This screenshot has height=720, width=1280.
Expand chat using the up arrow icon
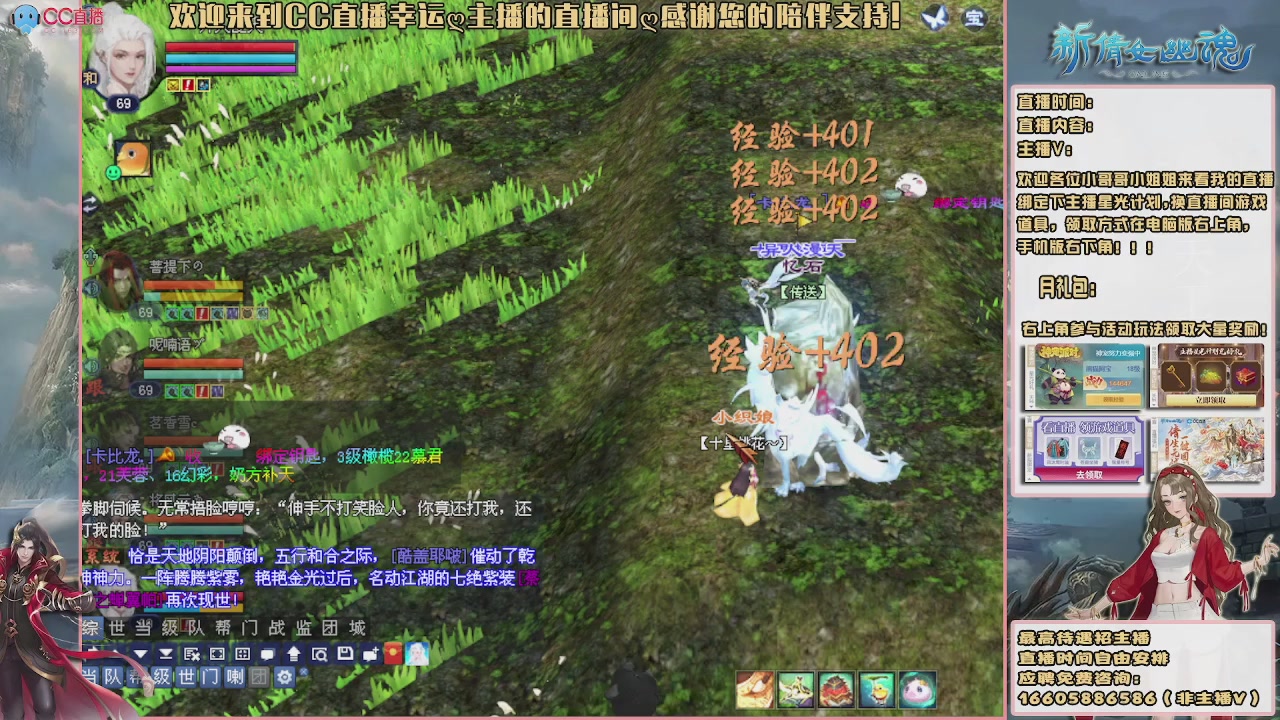click(294, 654)
